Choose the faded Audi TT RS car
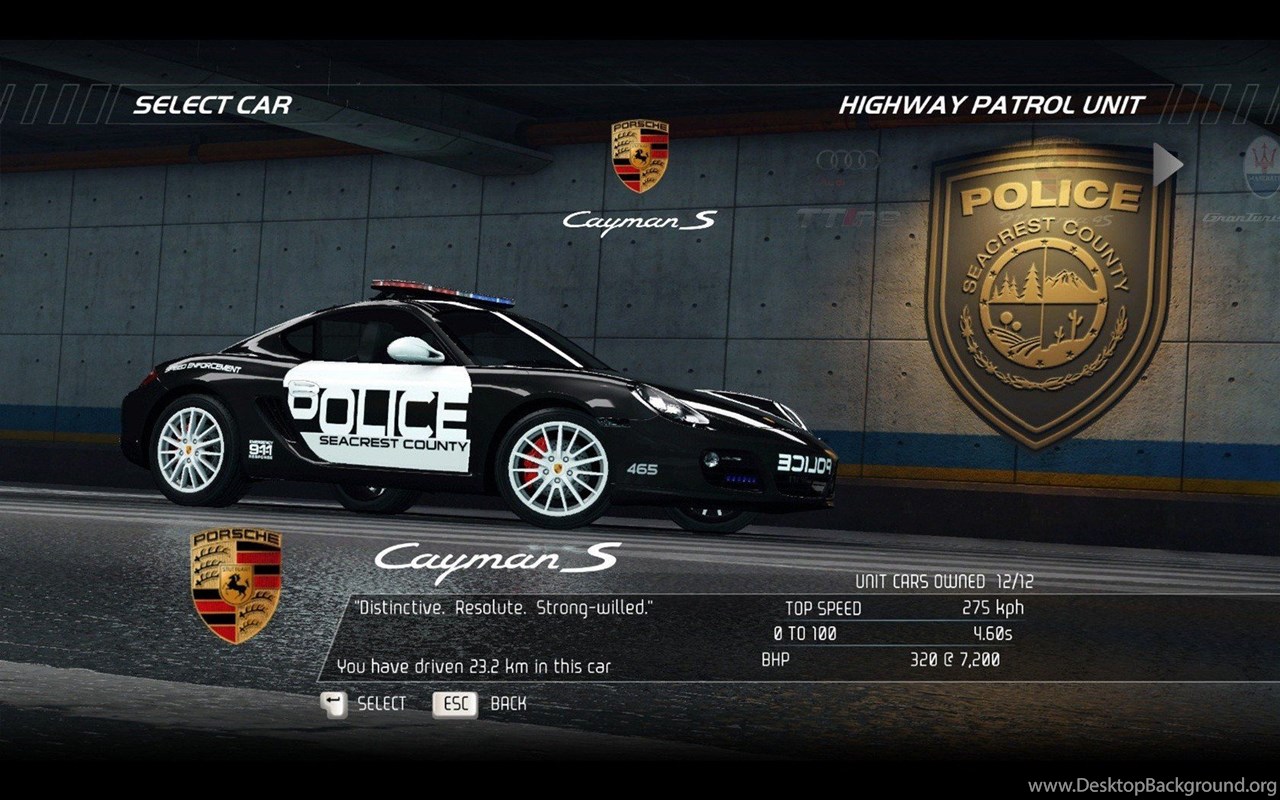 click(847, 186)
